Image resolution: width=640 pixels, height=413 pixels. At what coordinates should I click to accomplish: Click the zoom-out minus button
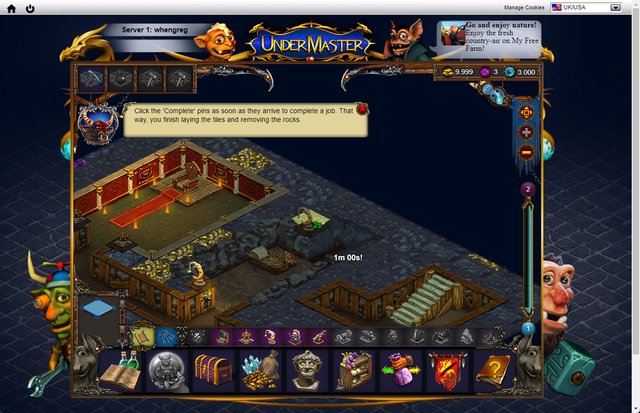527,152
